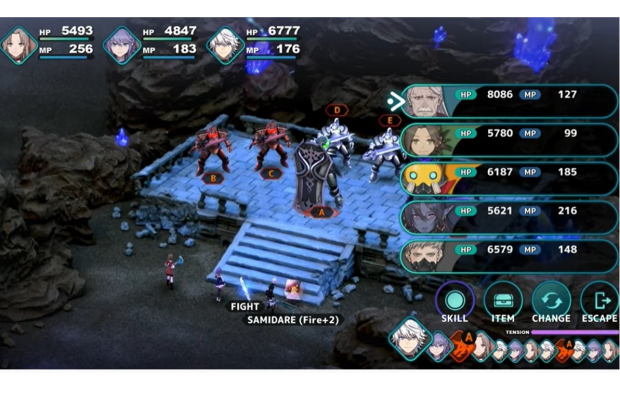620x413 pixels.
Task: Open the SKILL command
Action: [454, 300]
